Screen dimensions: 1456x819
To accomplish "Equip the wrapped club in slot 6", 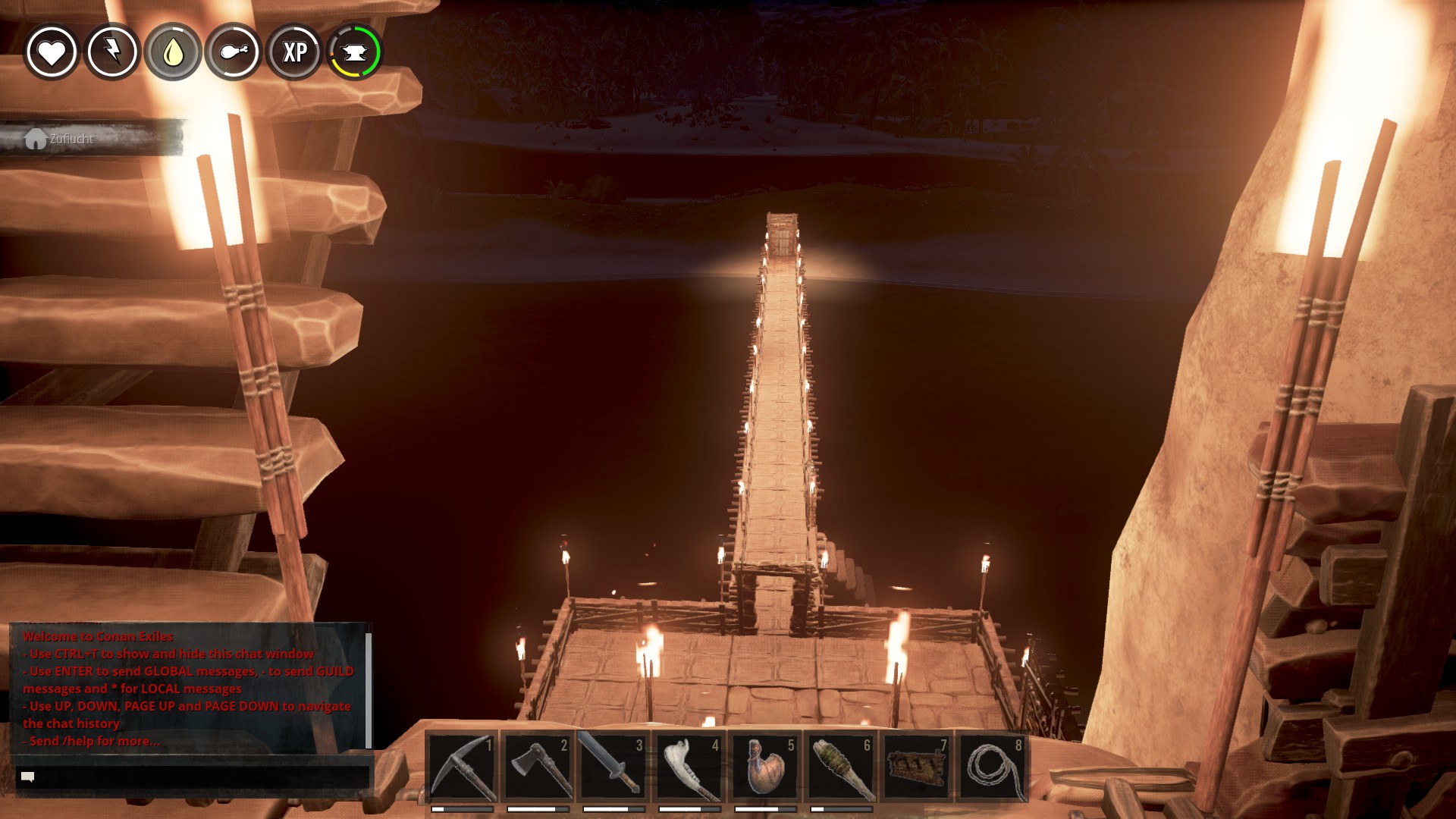I will pos(841,766).
